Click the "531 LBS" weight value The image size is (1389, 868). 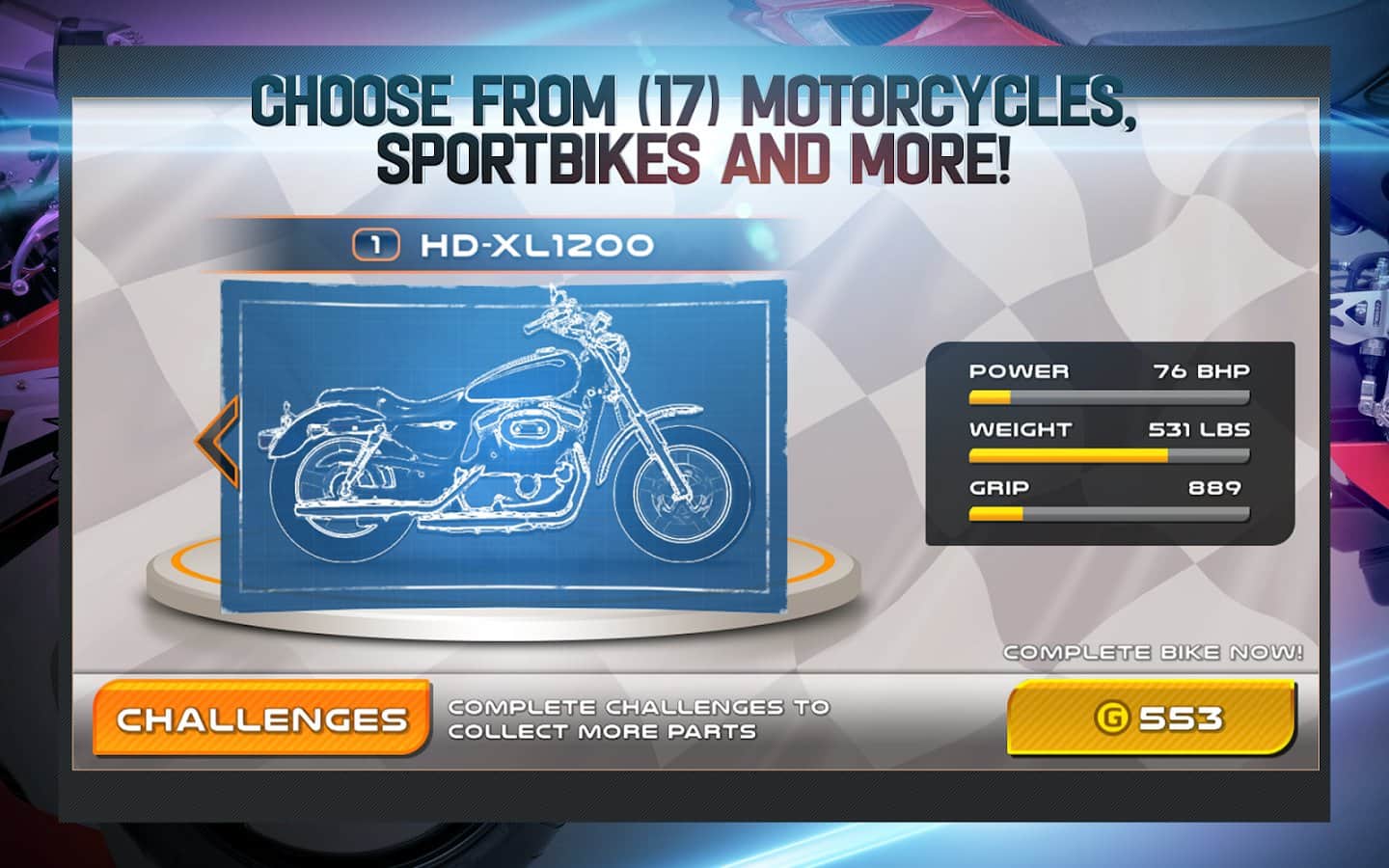1197,429
